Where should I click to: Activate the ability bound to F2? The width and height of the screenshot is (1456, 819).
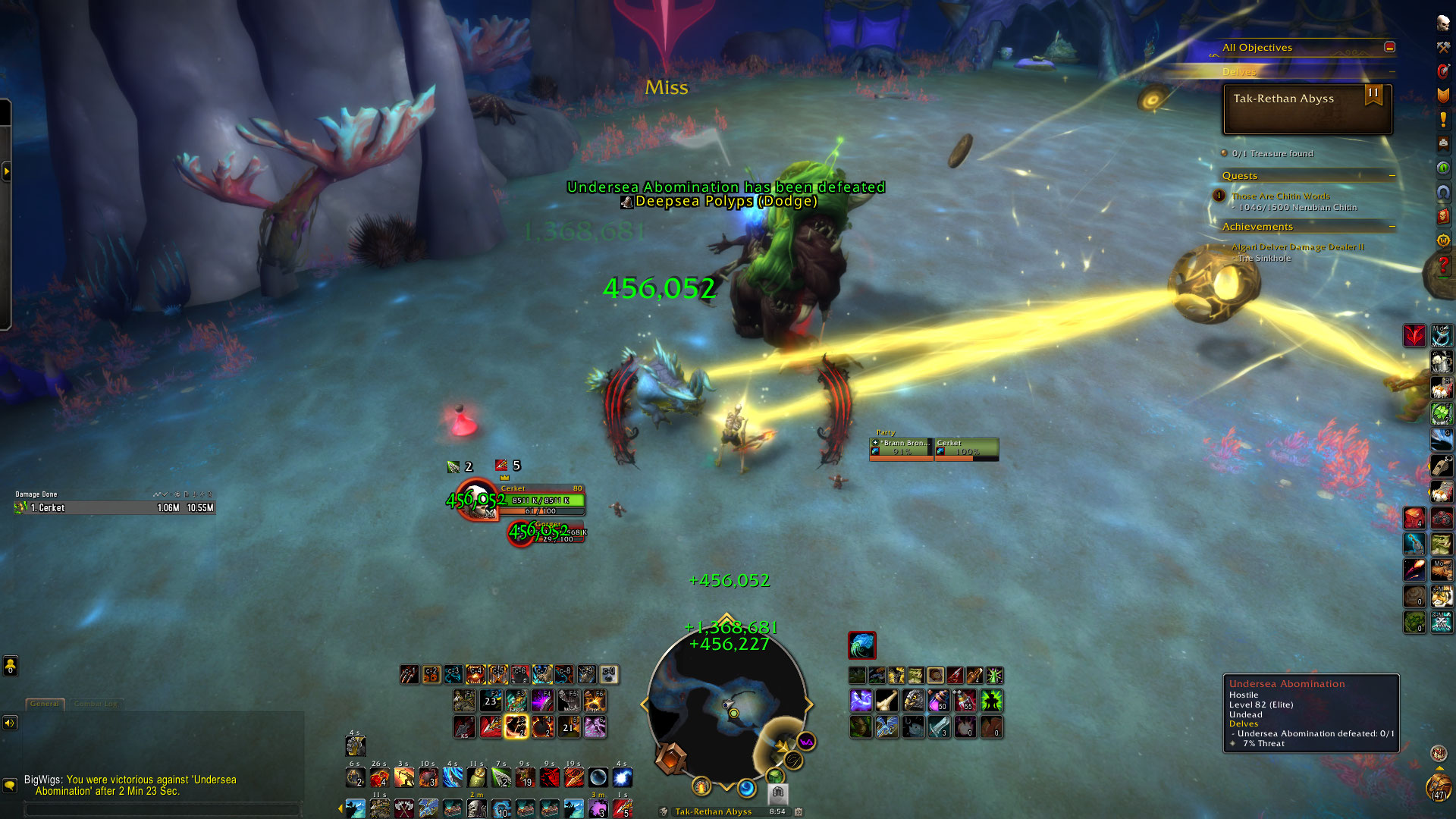click(x=491, y=699)
